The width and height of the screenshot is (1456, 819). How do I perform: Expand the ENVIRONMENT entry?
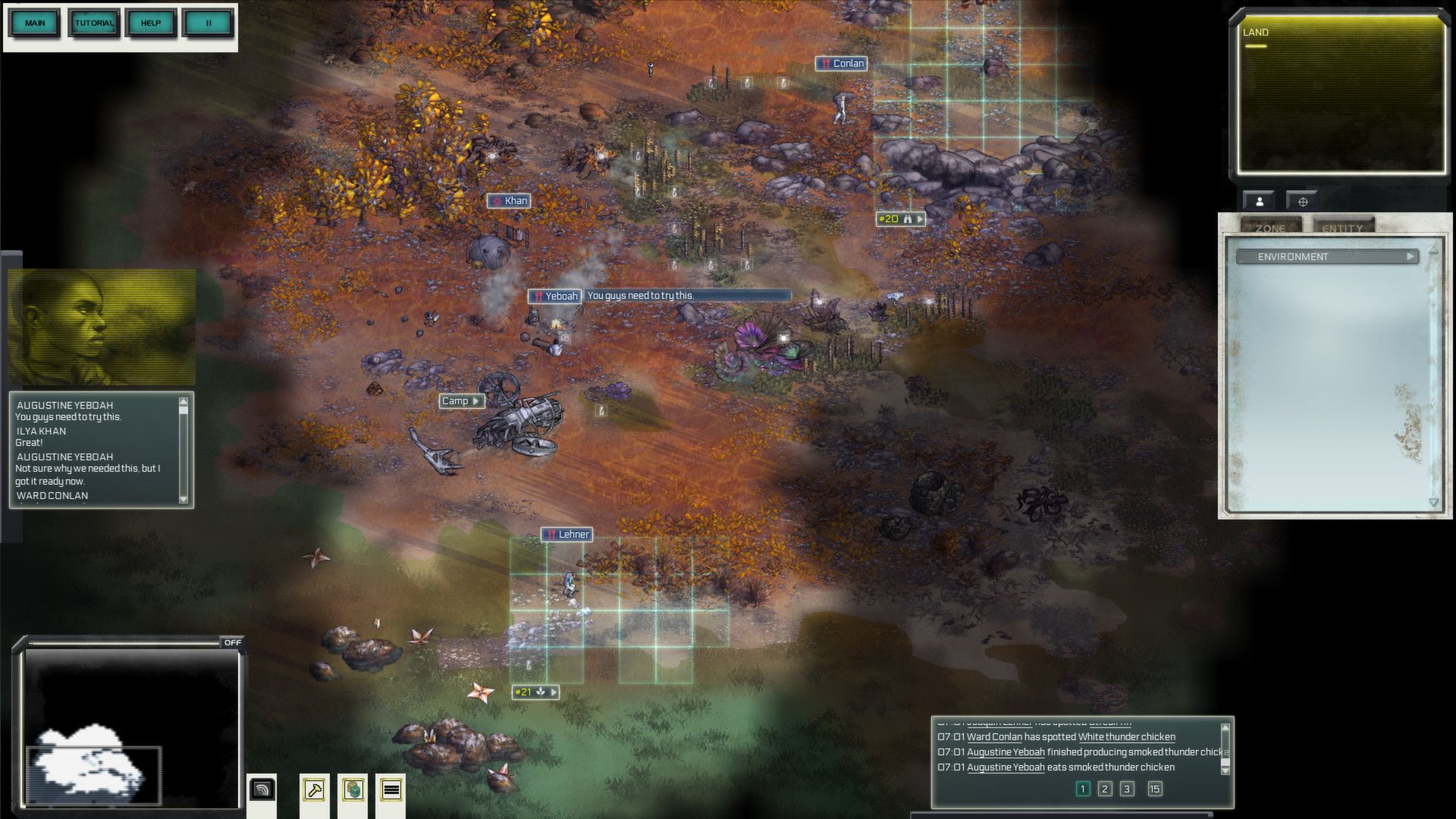[1326, 256]
